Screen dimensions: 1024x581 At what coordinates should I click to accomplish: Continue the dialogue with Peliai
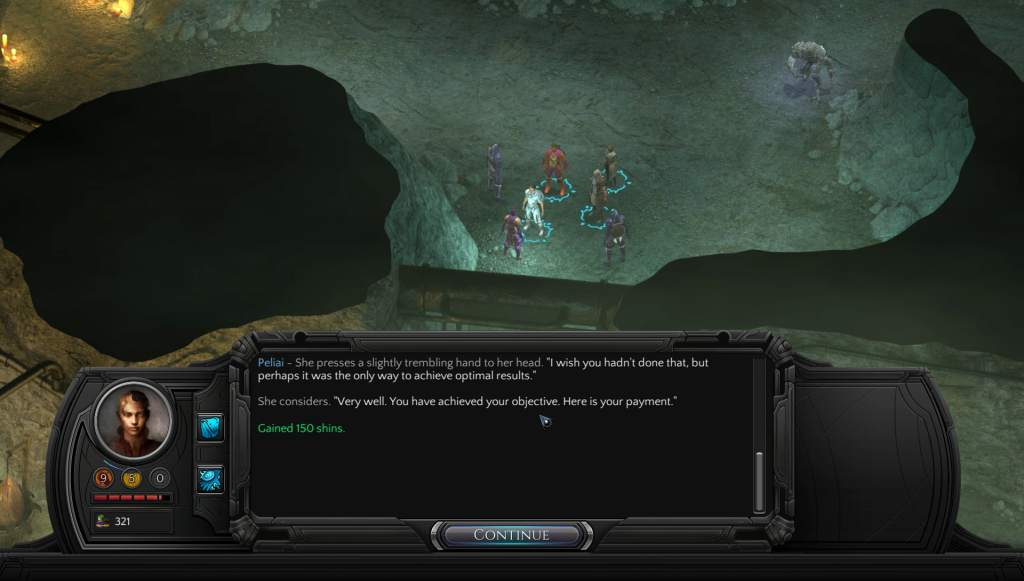coord(511,535)
